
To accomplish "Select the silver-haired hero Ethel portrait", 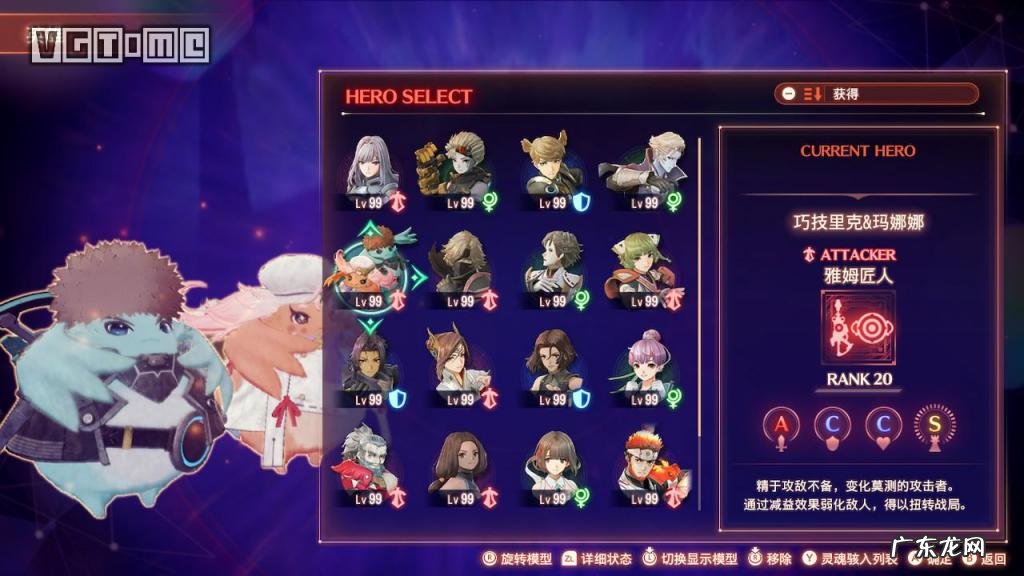I will pos(374,171).
